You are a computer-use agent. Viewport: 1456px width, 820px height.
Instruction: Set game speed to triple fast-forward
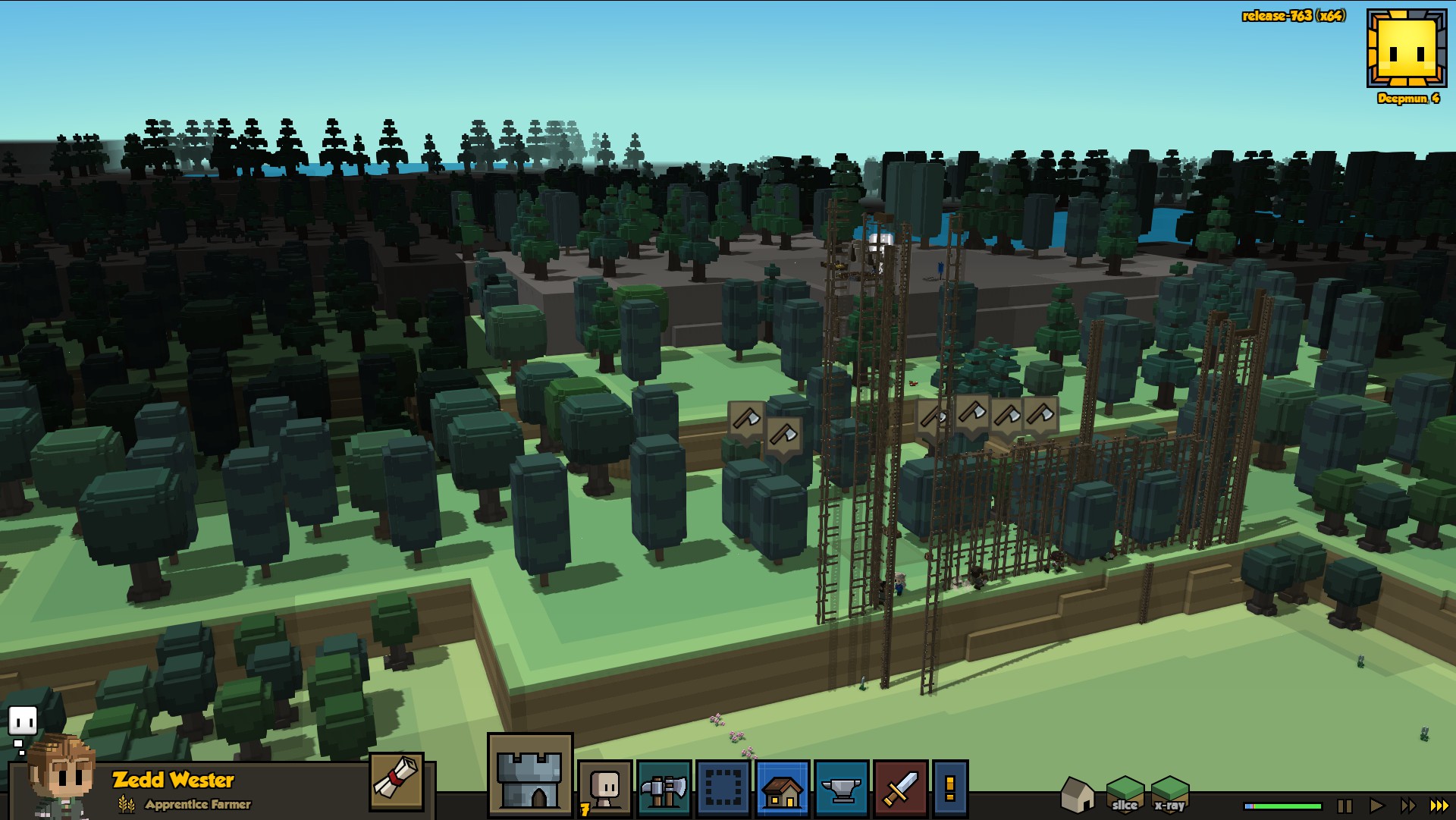coord(1439,806)
